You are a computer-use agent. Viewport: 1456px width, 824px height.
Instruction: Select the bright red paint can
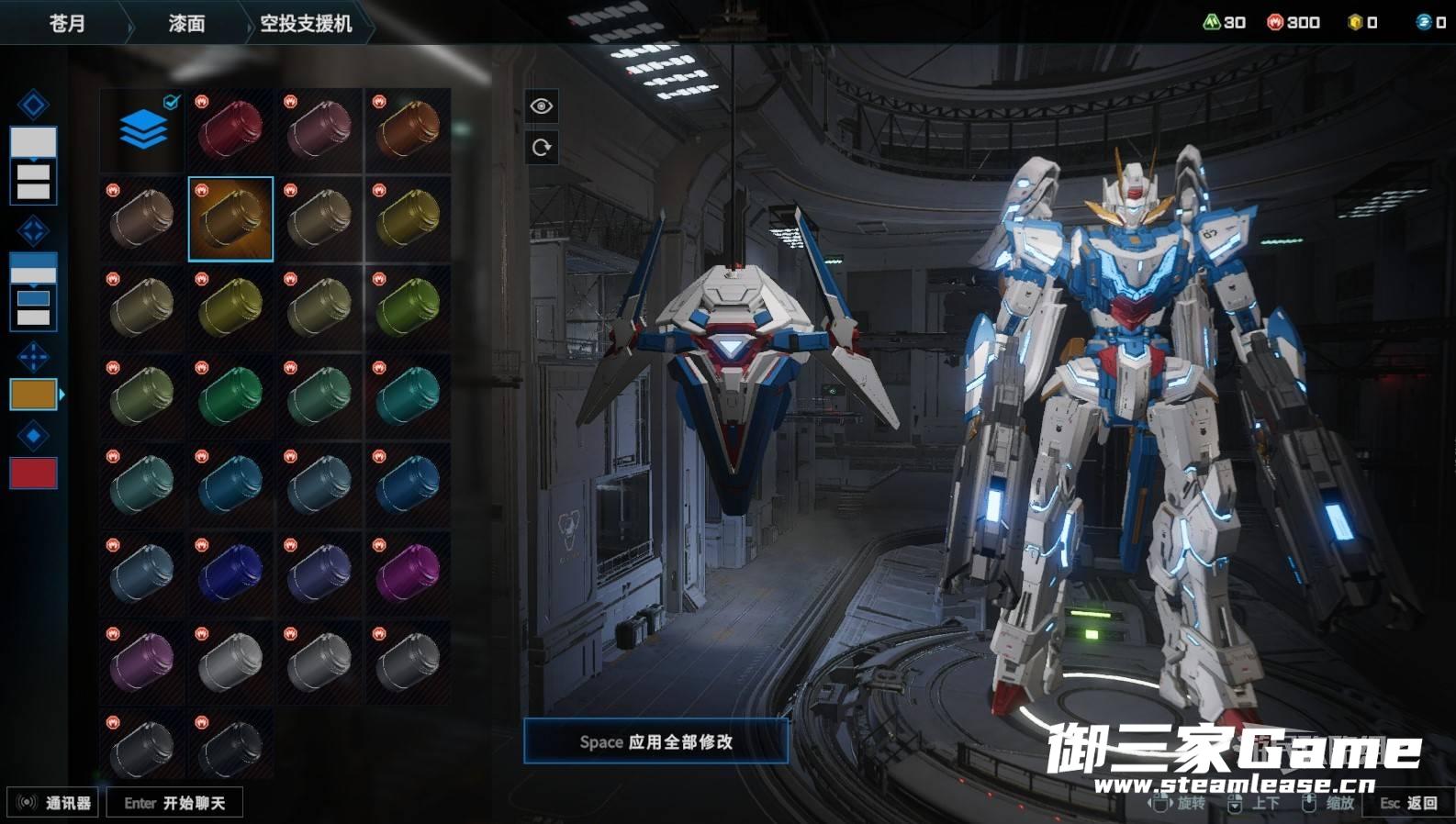pos(231,129)
